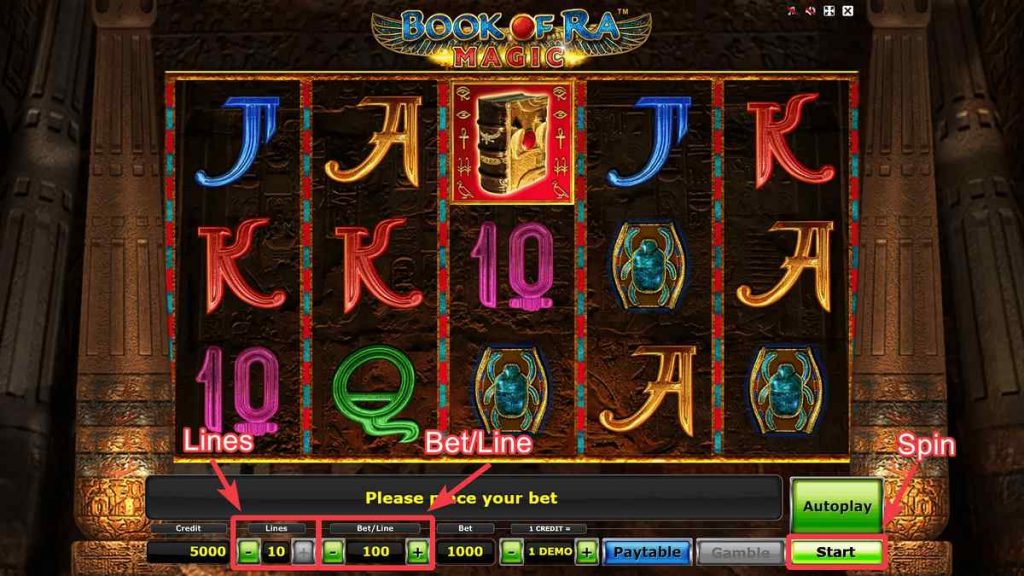Raise the Bet/Line amount
The height and width of the screenshot is (576, 1024).
coord(417,552)
